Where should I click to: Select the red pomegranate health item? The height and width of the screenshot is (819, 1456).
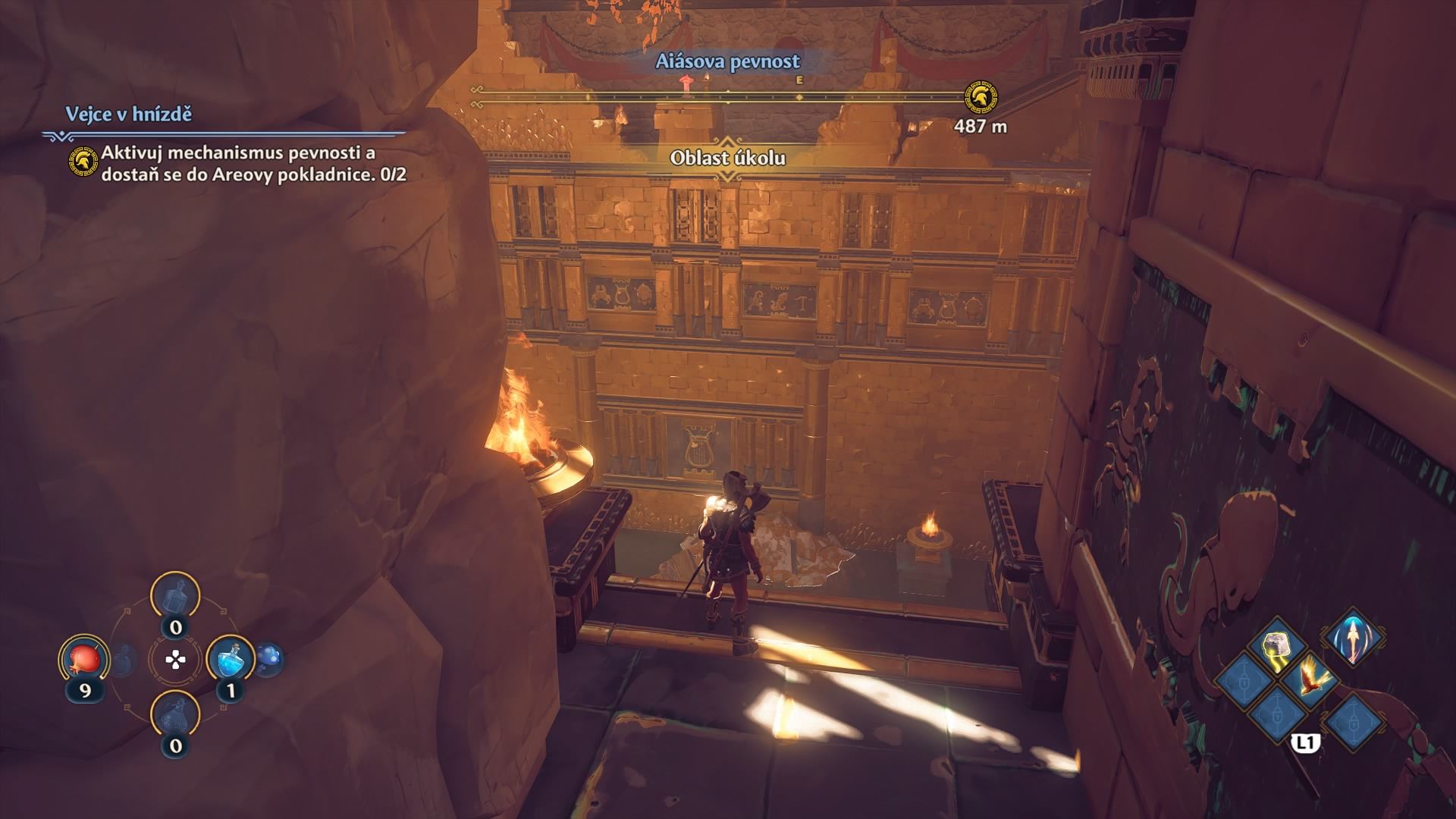click(83, 659)
